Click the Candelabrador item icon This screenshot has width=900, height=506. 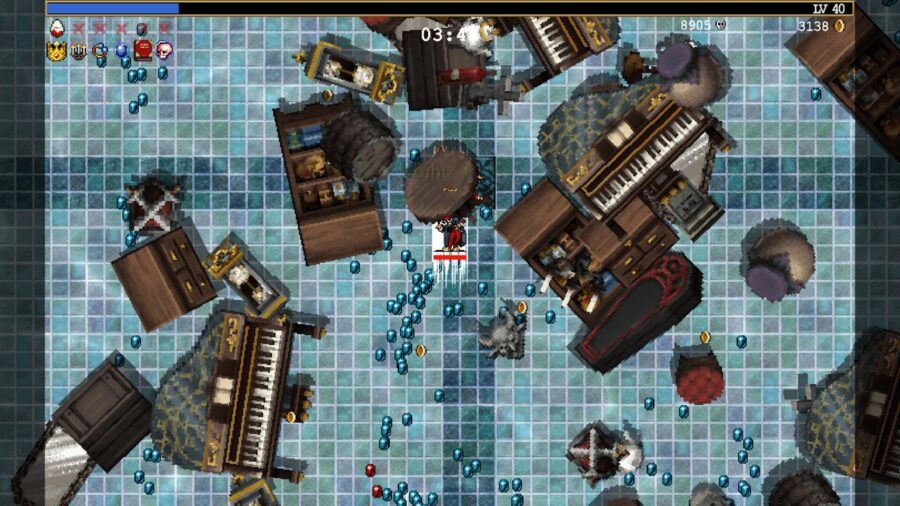78,49
